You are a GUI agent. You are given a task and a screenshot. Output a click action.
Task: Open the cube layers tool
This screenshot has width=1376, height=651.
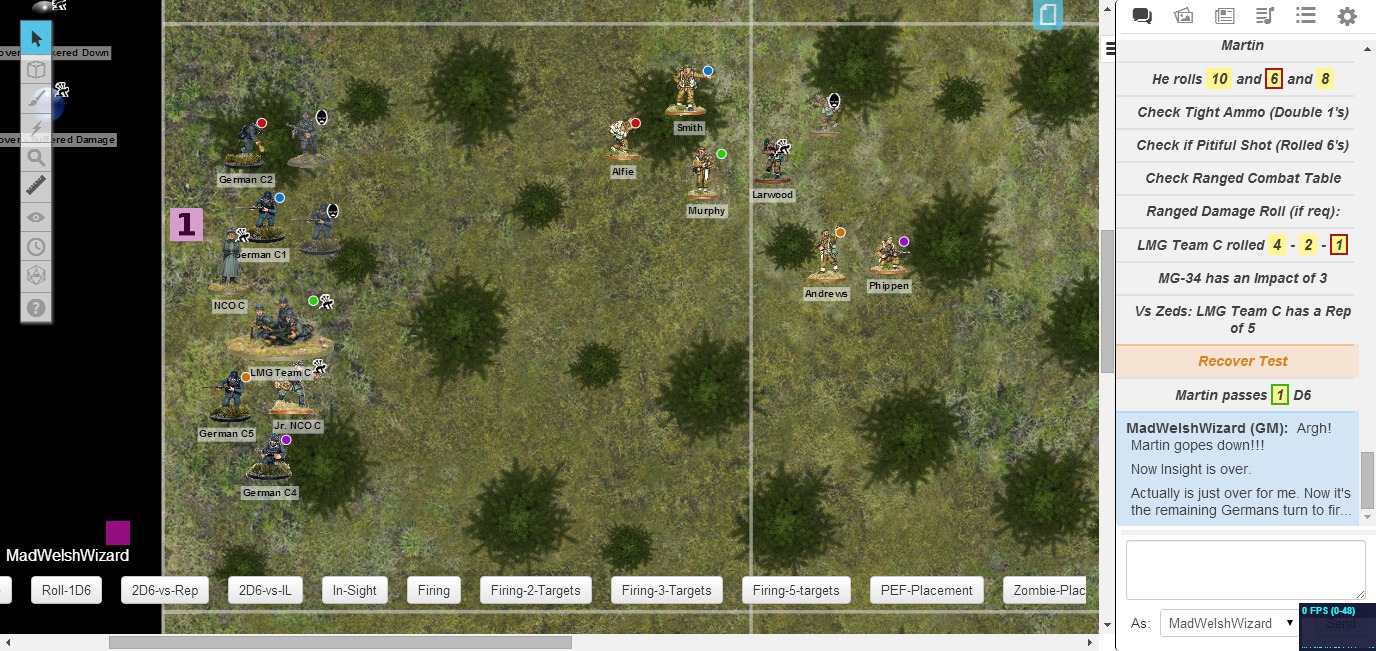36,69
